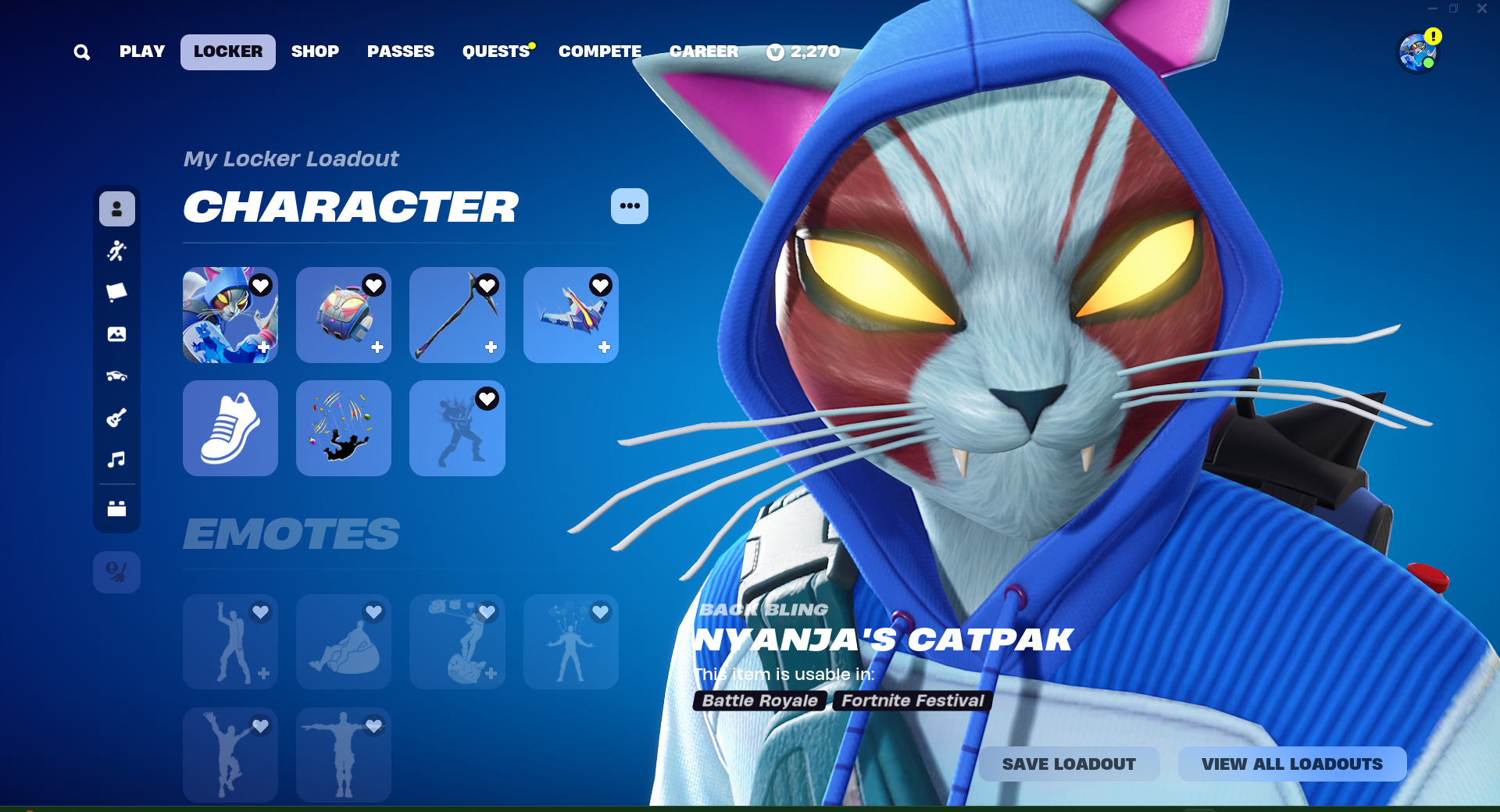Screen dimensions: 1500x812
Task: Open the player avatar with alert badge
Action: (1418, 52)
